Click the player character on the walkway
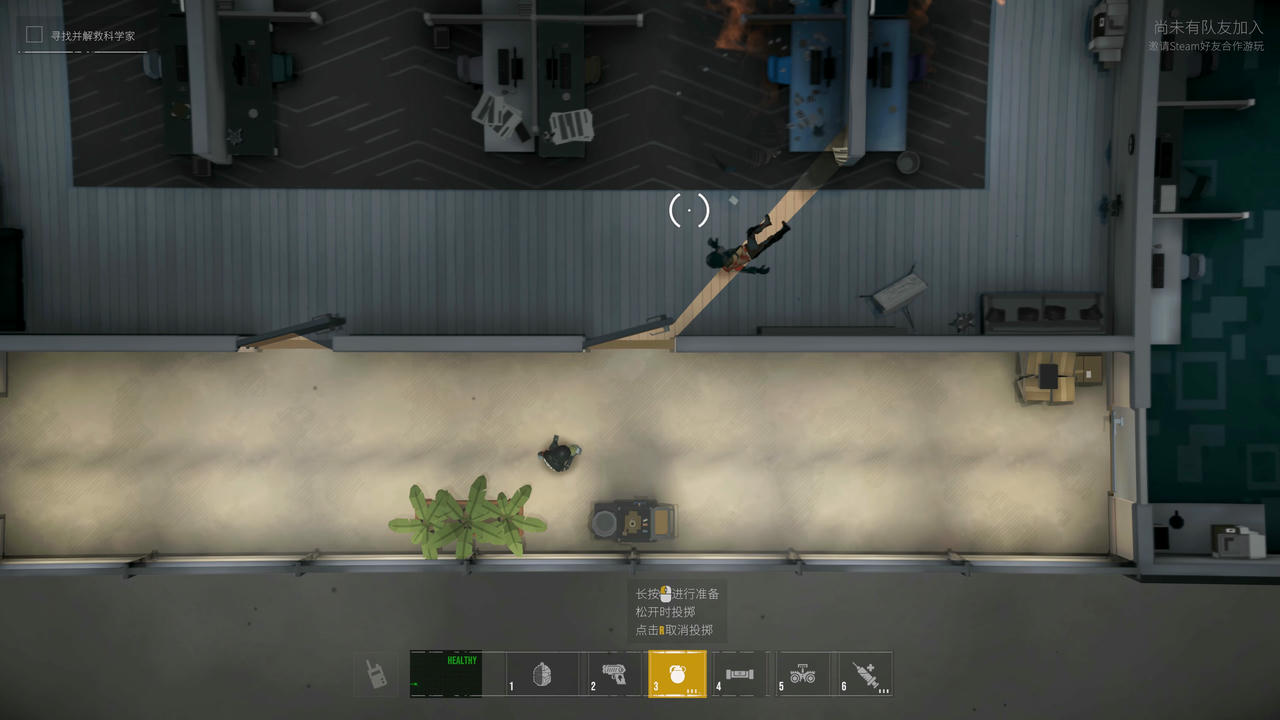The width and height of the screenshot is (1280, 720). (740, 250)
